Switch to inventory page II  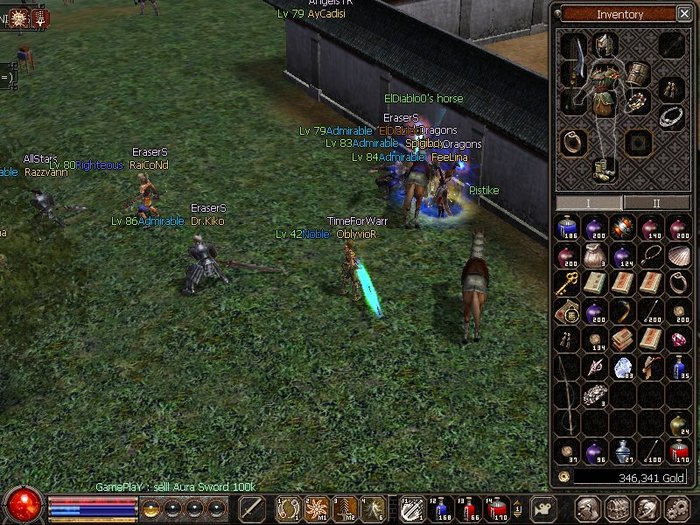pos(655,202)
